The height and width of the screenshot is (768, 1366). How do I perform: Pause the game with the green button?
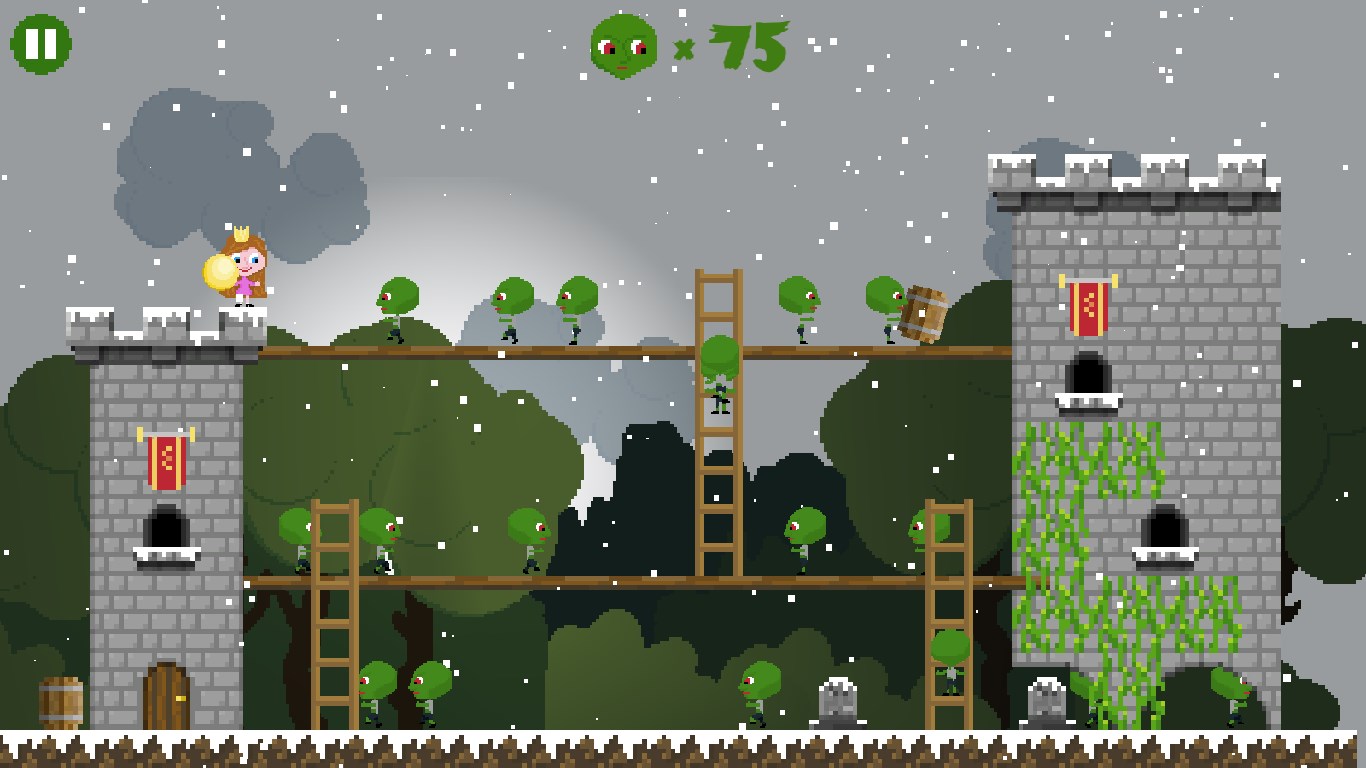(x=41, y=44)
